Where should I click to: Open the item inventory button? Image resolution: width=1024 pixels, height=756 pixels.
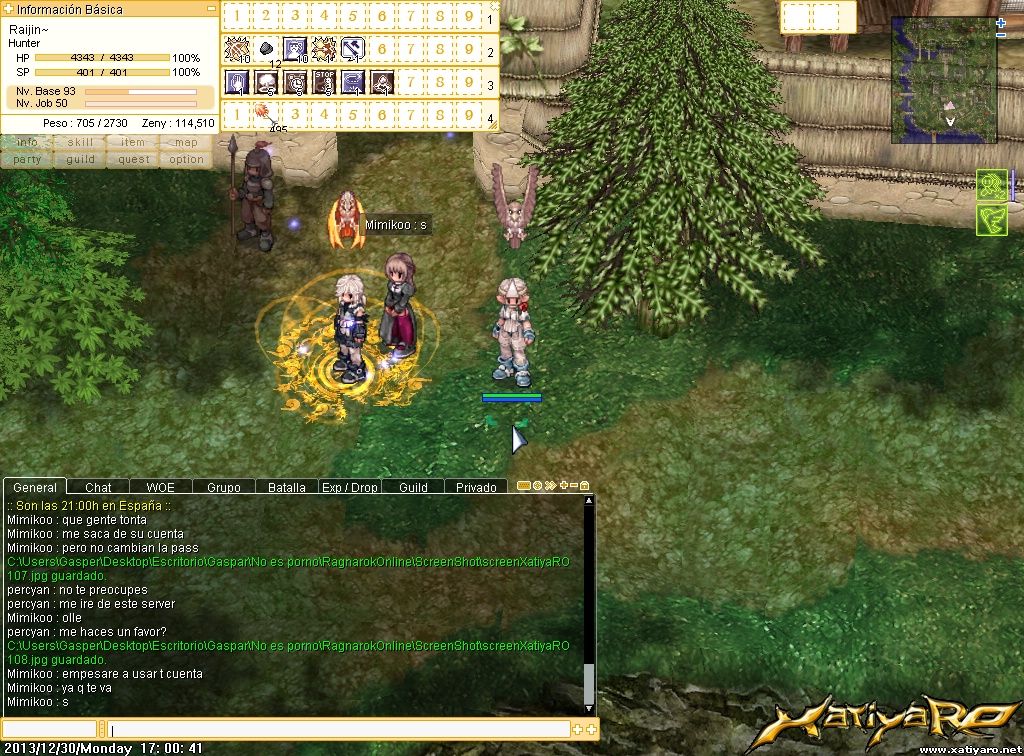[133, 143]
